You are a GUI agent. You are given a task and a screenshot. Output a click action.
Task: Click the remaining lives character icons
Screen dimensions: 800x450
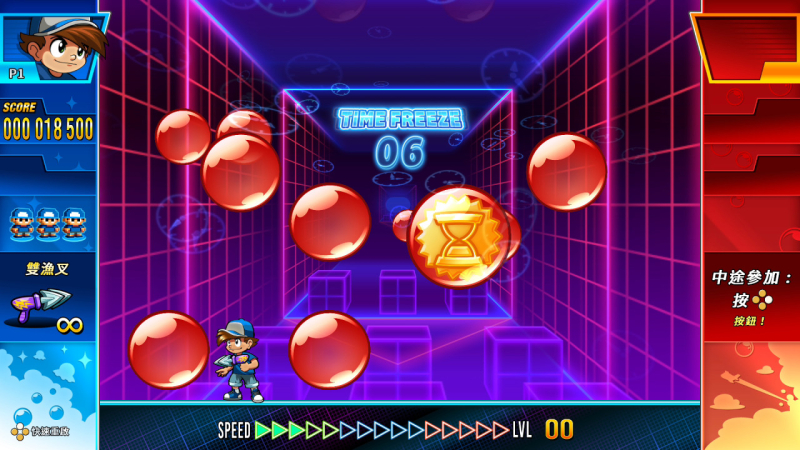48,223
